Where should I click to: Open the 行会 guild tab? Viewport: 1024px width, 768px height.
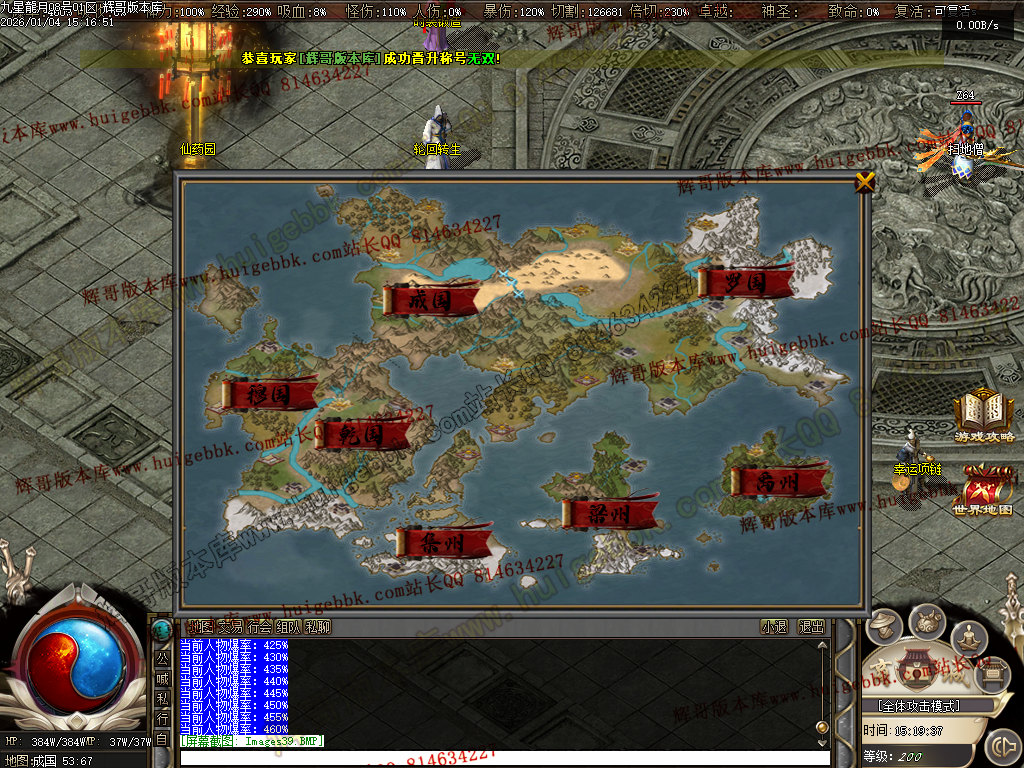(x=259, y=627)
